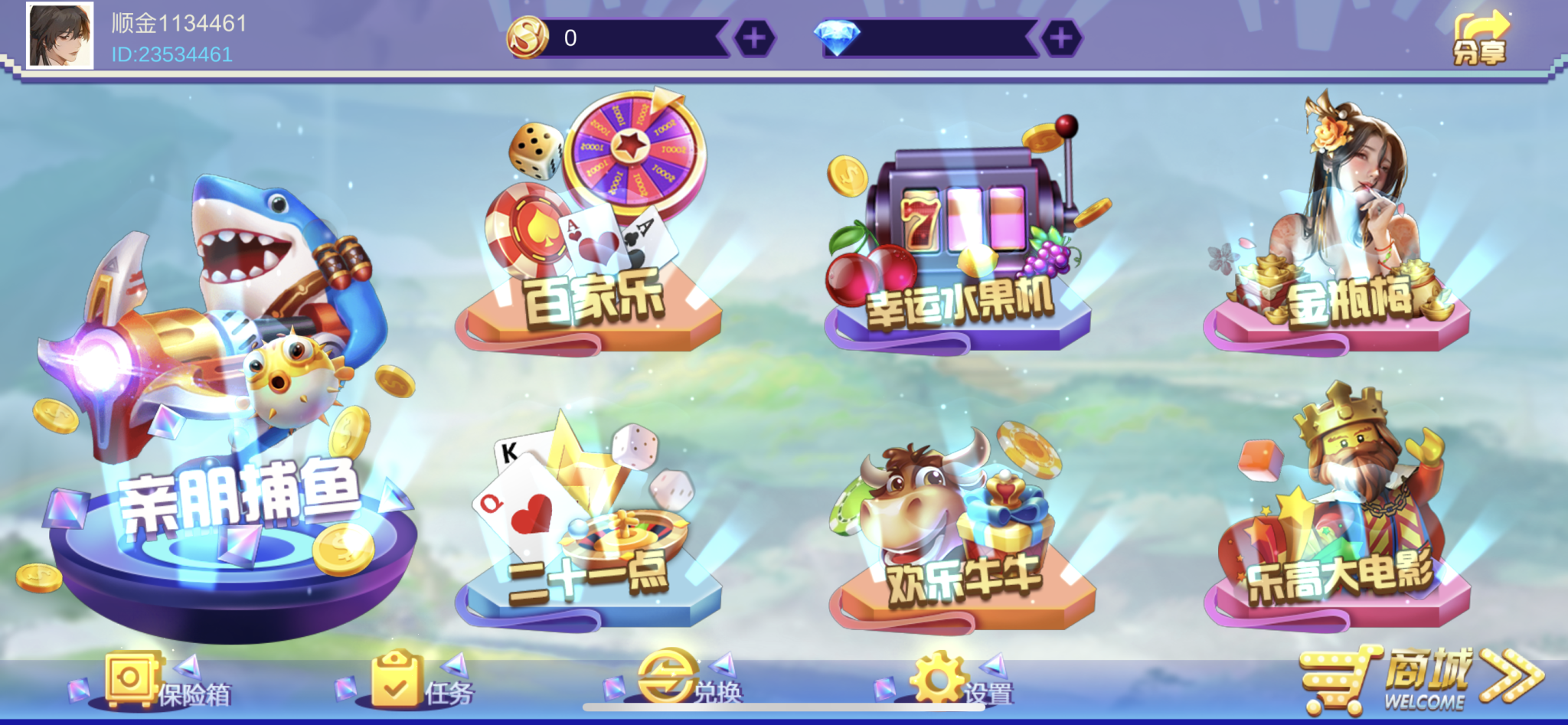Open the 乐高大电影 game

1347,513
